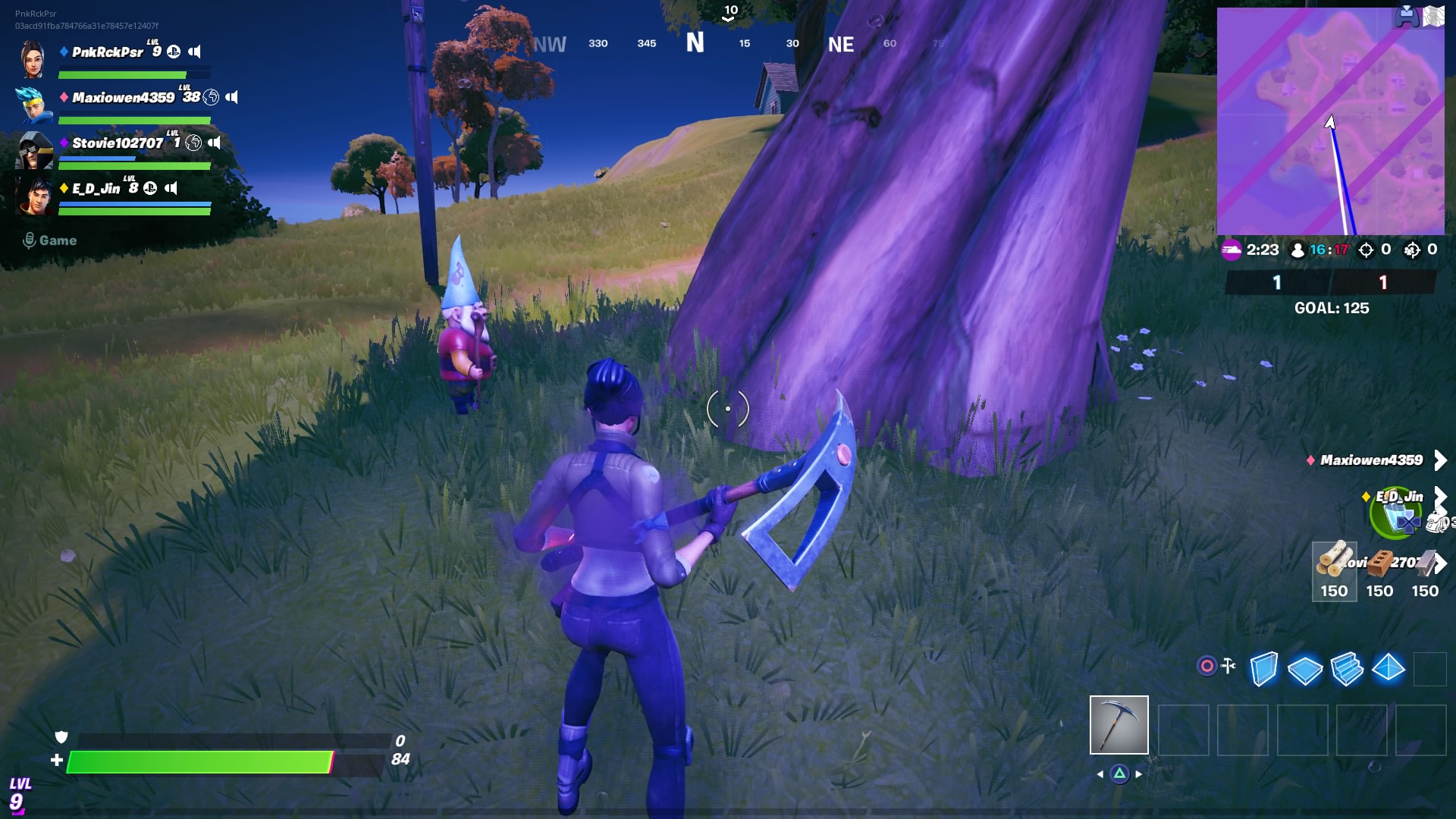Select the pickaxe hotbar slot
Viewport: 1456px width, 819px height.
pyautogui.click(x=1119, y=725)
